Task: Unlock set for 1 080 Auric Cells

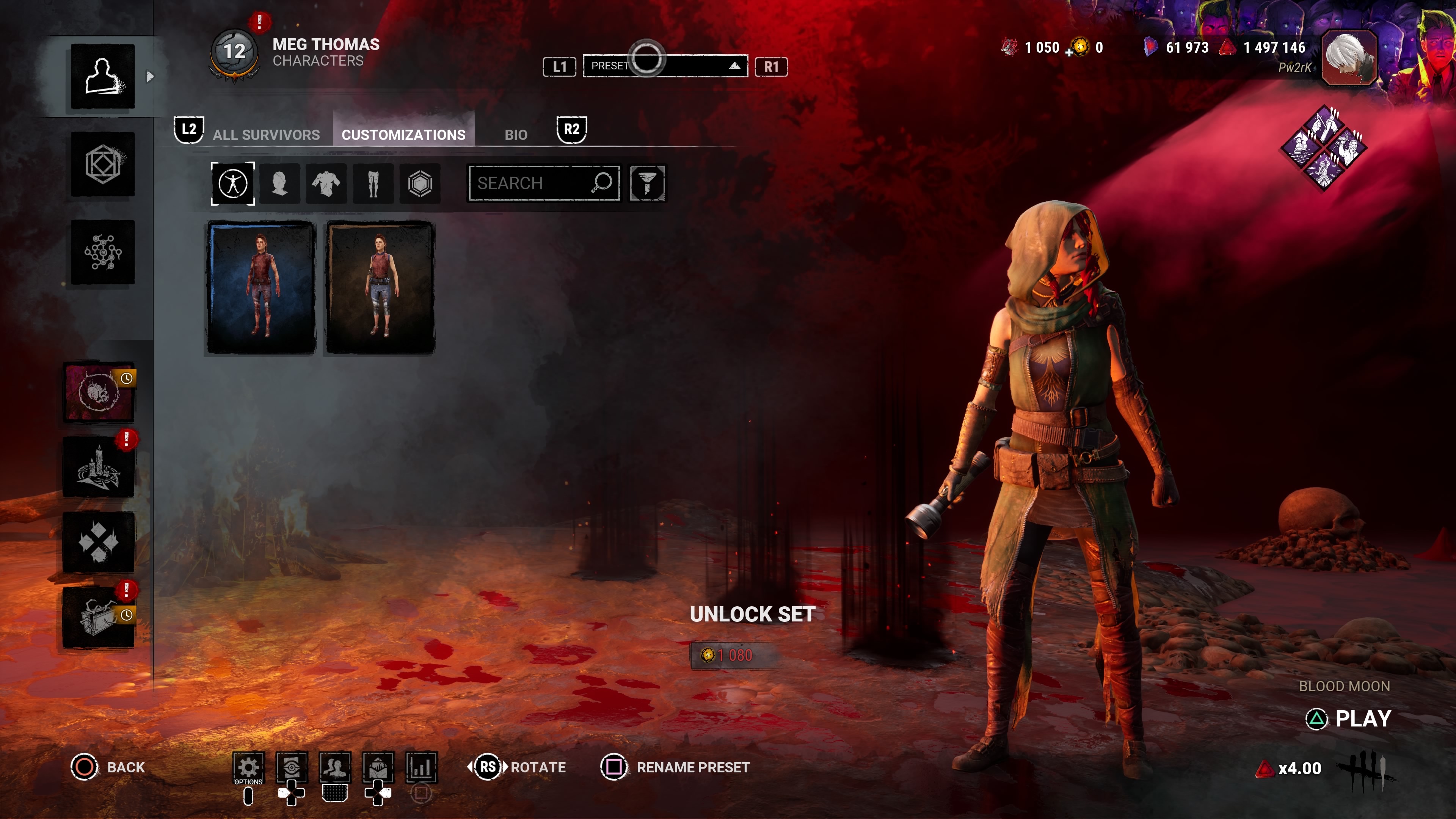Action: 735,655
